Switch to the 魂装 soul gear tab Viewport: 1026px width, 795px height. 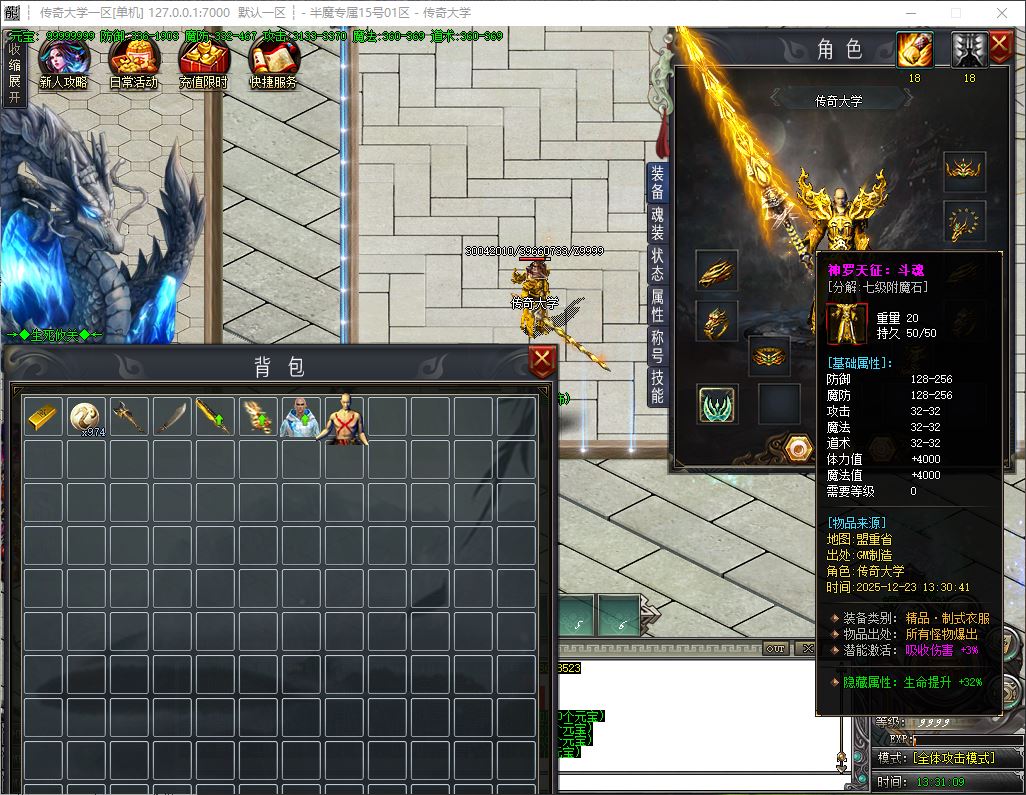[657, 225]
